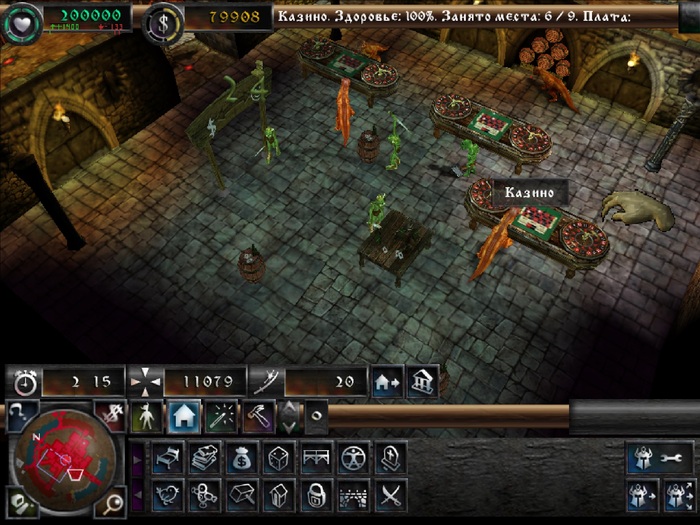
Task: Open the bank building icon button
Action: 422,381
